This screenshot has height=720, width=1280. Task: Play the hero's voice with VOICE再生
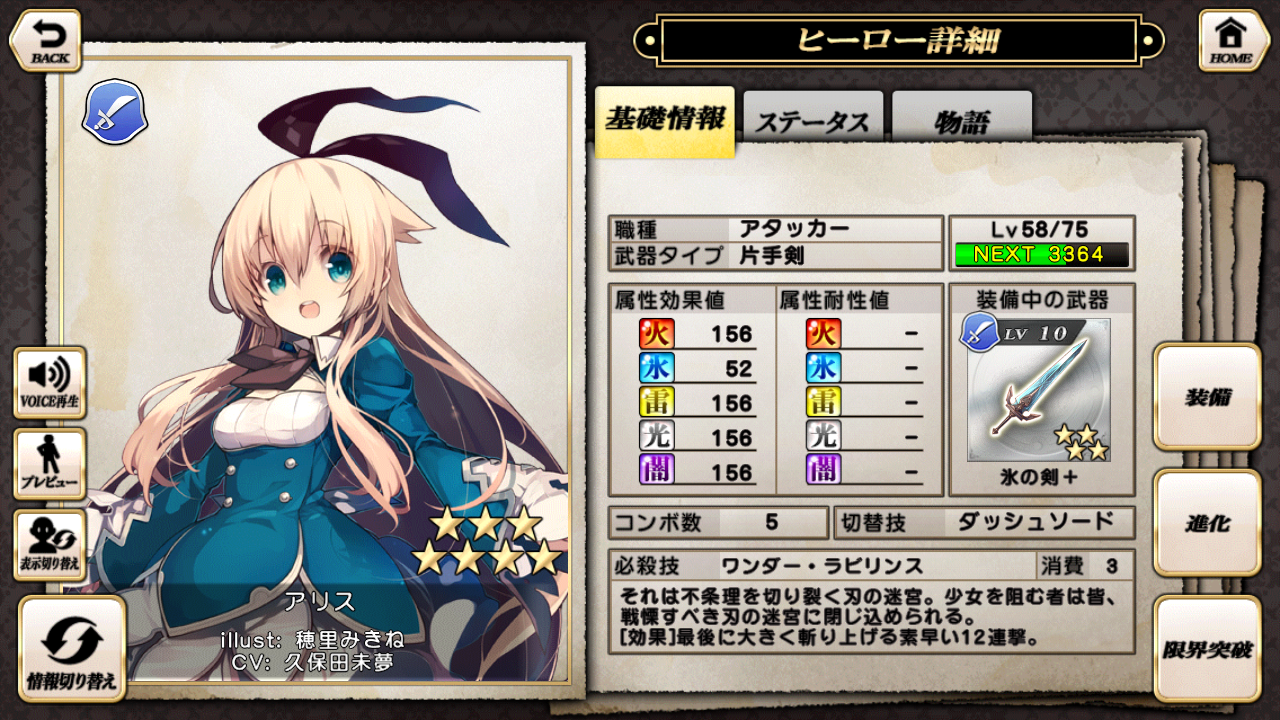click(x=49, y=383)
